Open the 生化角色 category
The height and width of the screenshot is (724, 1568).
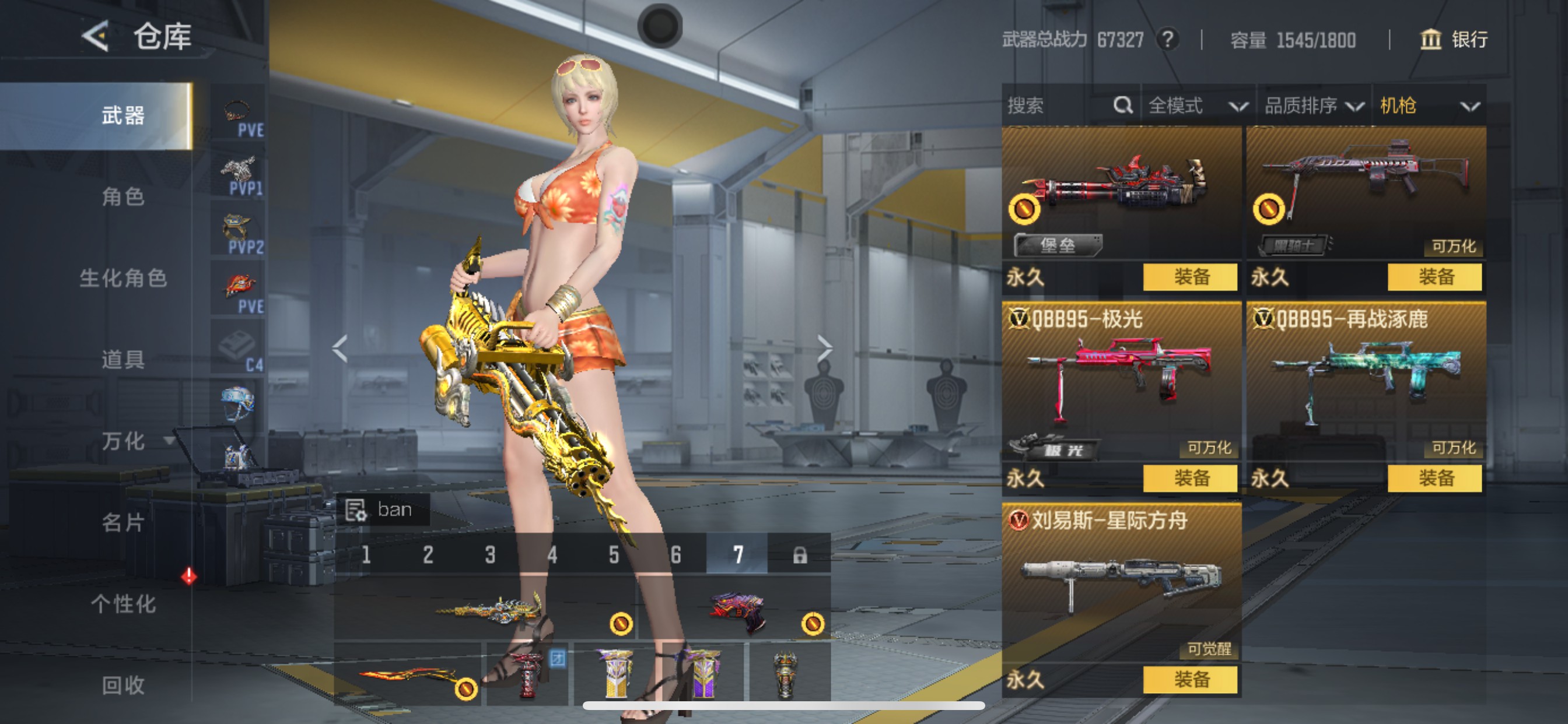click(x=123, y=279)
